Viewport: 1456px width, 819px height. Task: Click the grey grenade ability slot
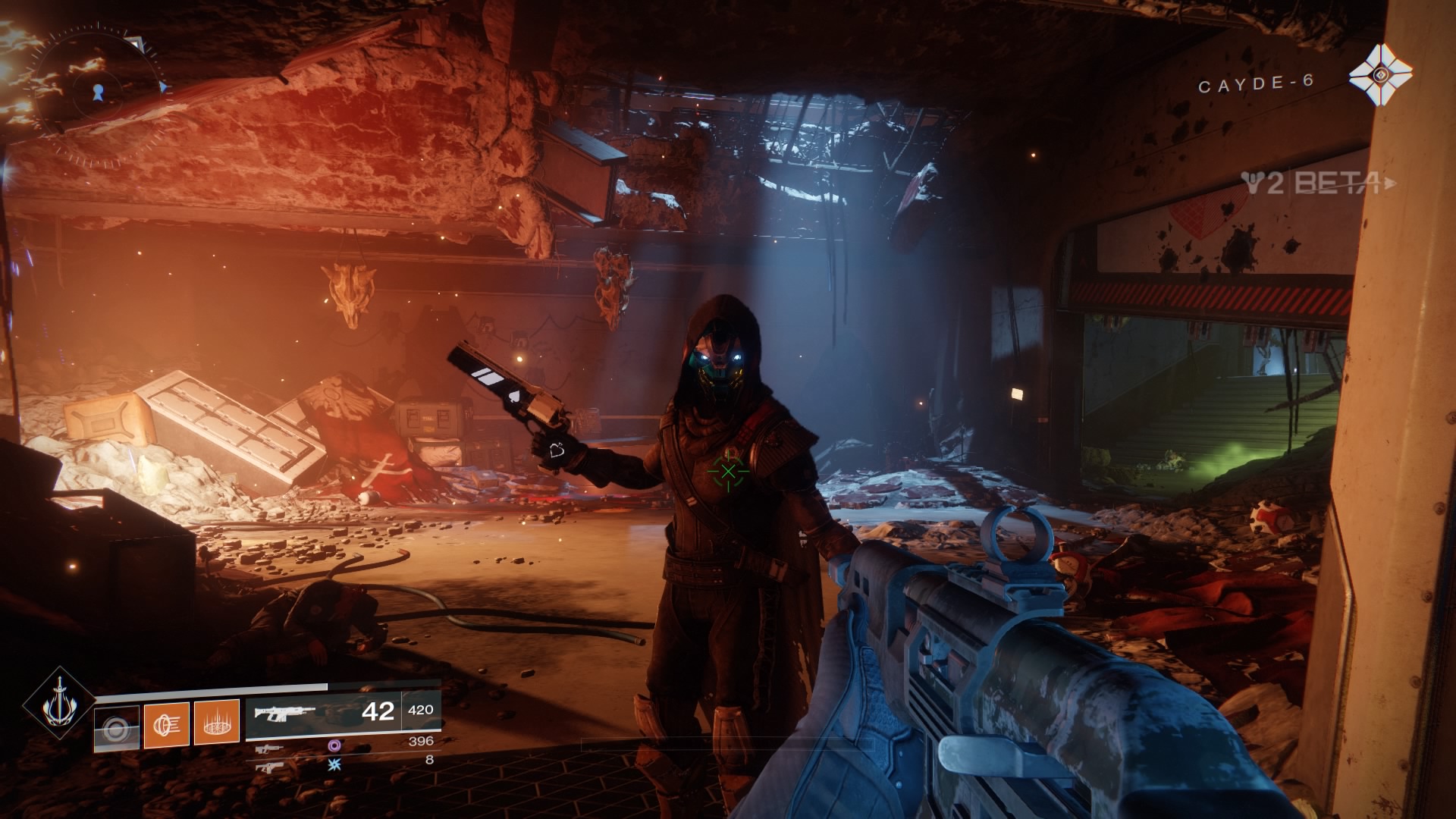pyautogui.click(x=117, y=729)
